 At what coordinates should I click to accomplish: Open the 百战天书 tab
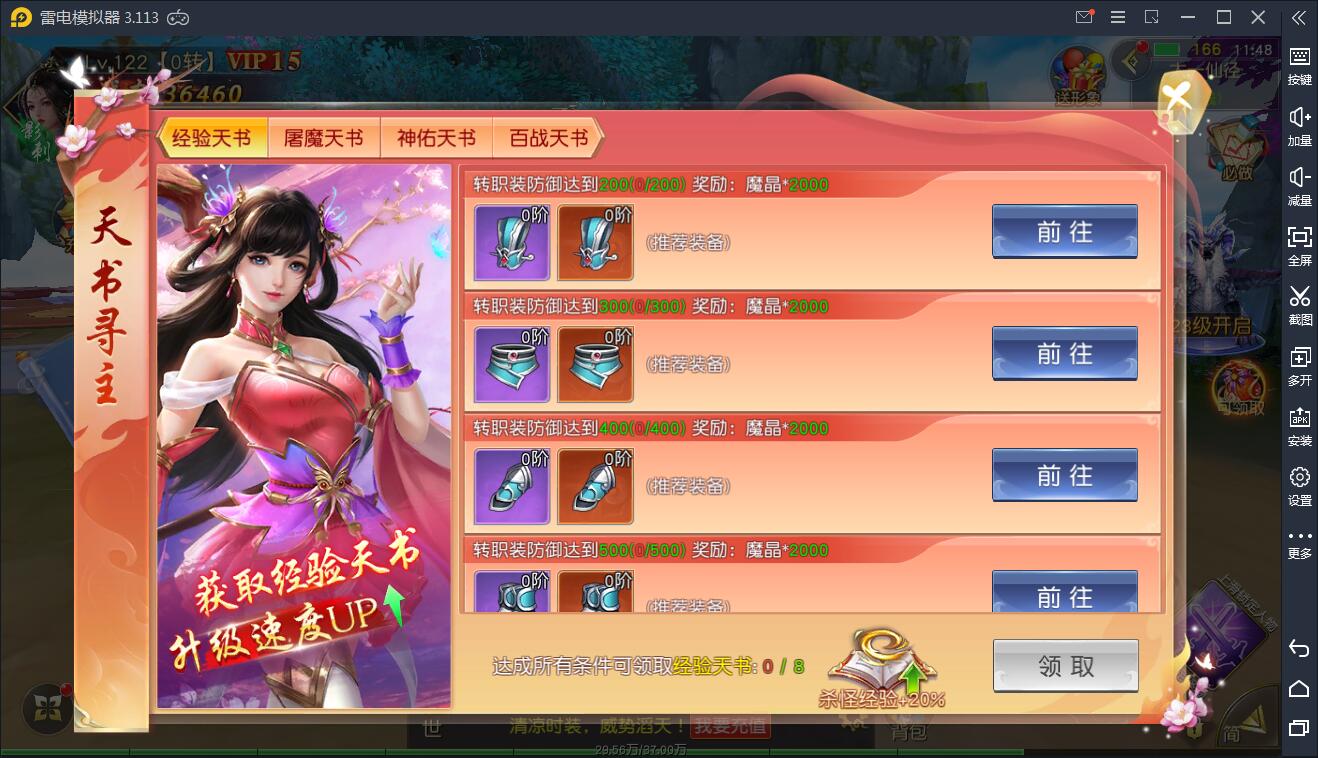(x=548, y=137)
